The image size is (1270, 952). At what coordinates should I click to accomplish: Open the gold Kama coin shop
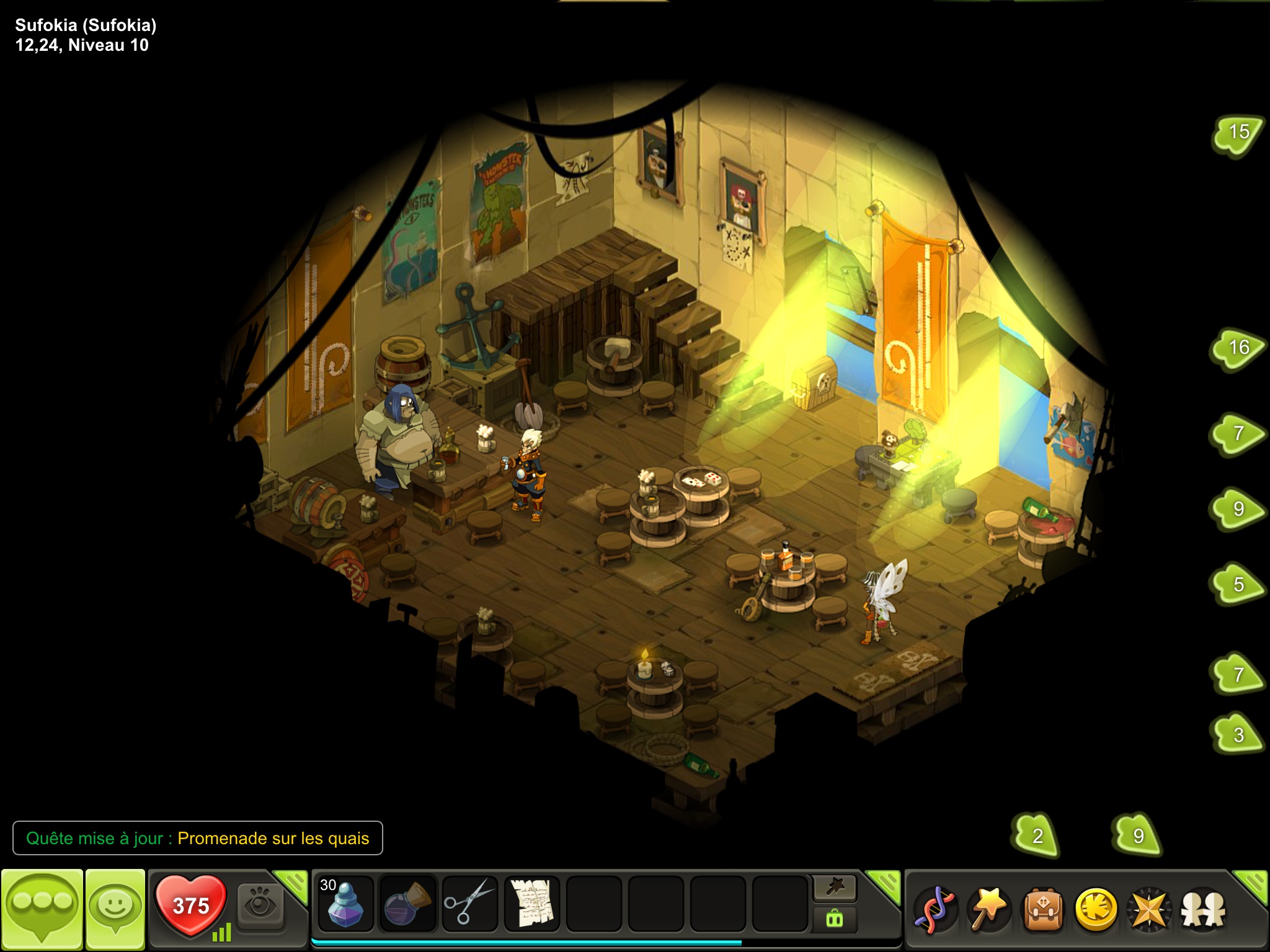[x=1096, y=909]
